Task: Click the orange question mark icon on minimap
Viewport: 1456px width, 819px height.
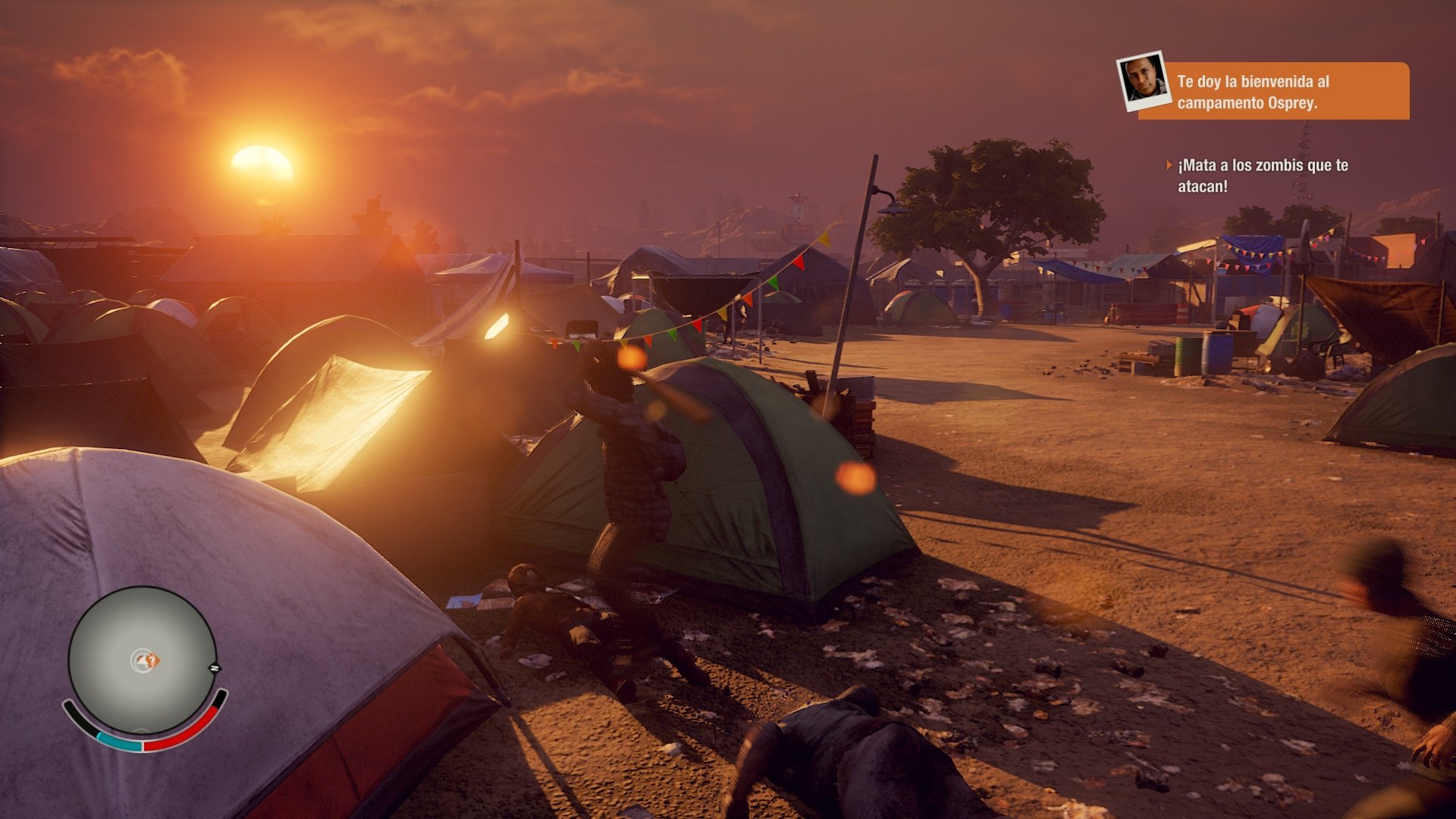Action: click(x=152, y=661)
